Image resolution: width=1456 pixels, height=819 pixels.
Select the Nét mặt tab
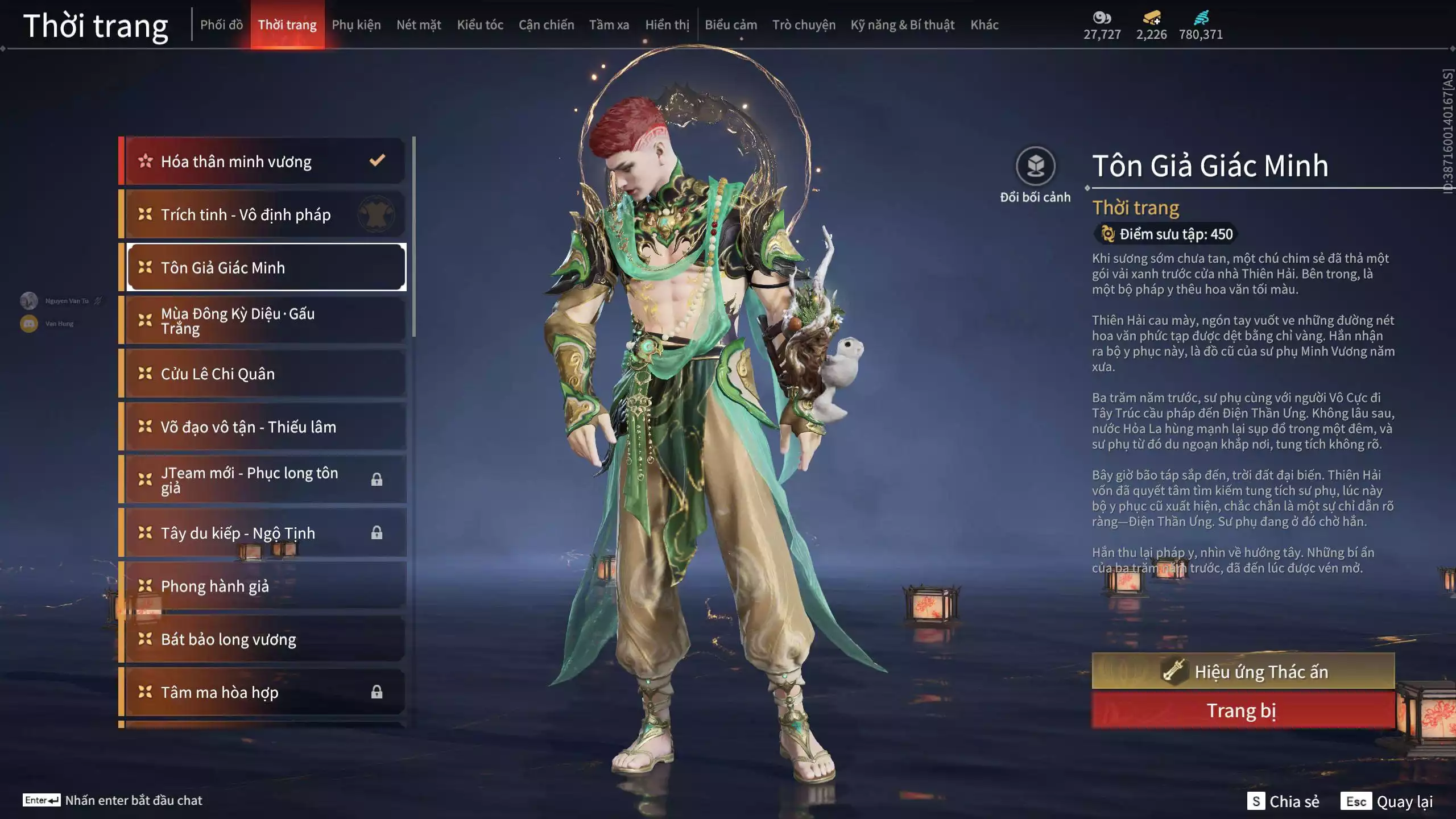(x=419, y=25)
